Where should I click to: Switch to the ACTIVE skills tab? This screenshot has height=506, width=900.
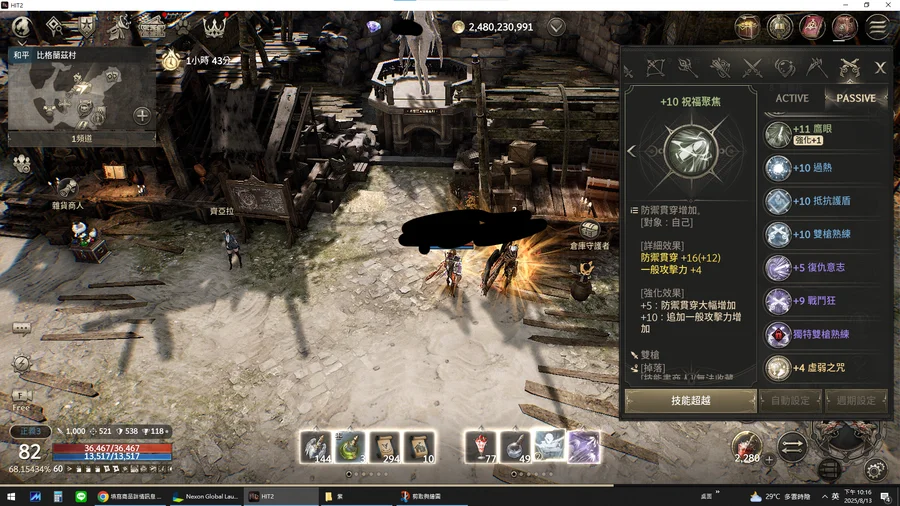pos(792,98)
